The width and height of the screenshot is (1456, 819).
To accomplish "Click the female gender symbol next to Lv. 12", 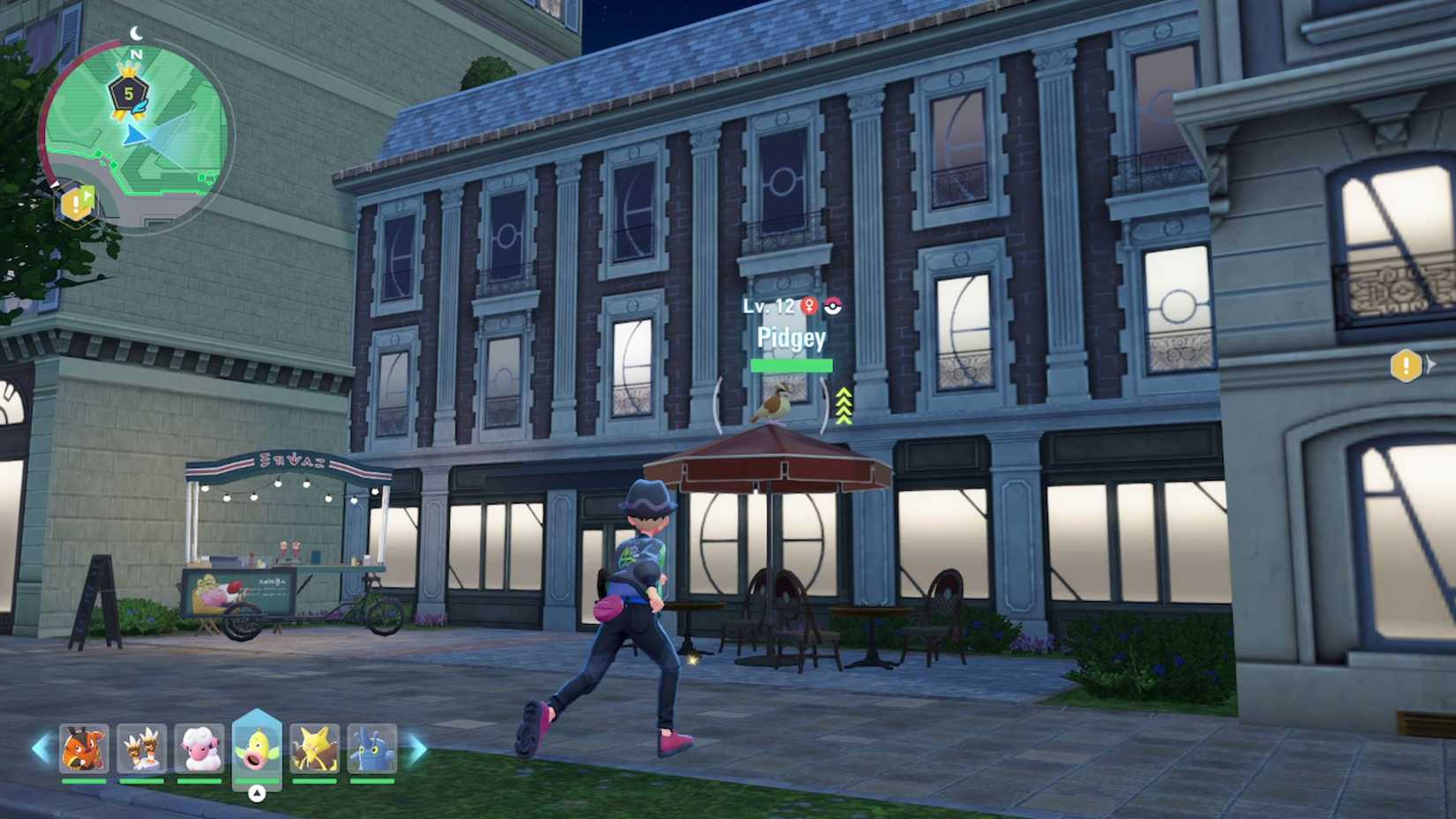I will (x=811, y=304).
